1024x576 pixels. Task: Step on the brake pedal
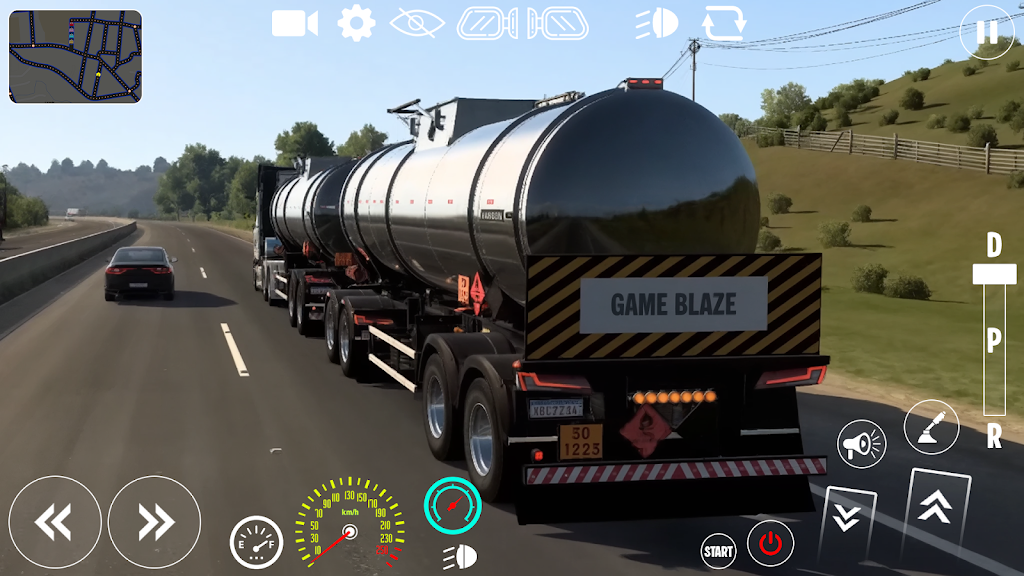click(x=846, y=519)
